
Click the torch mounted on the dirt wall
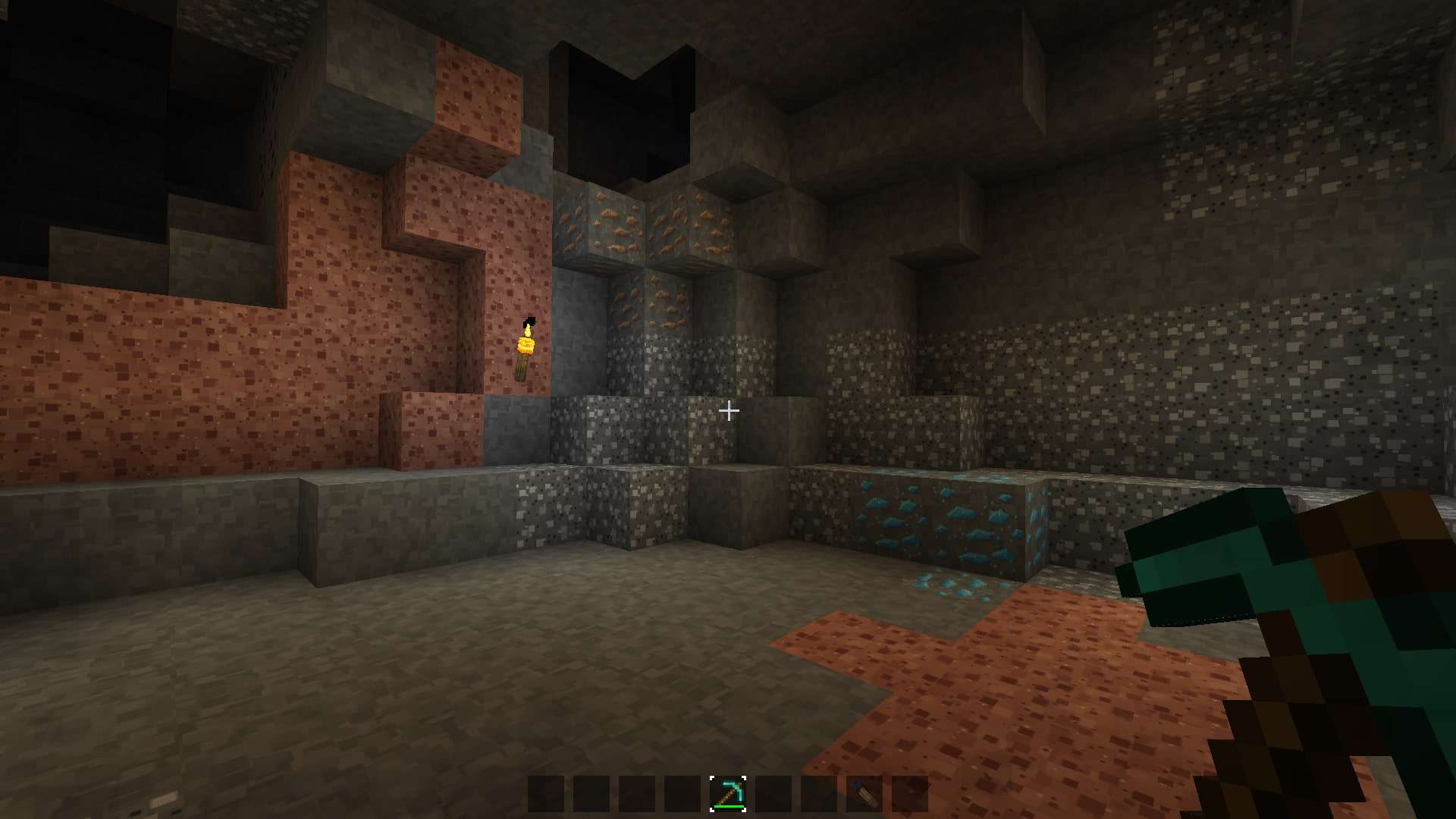[525, 349]
